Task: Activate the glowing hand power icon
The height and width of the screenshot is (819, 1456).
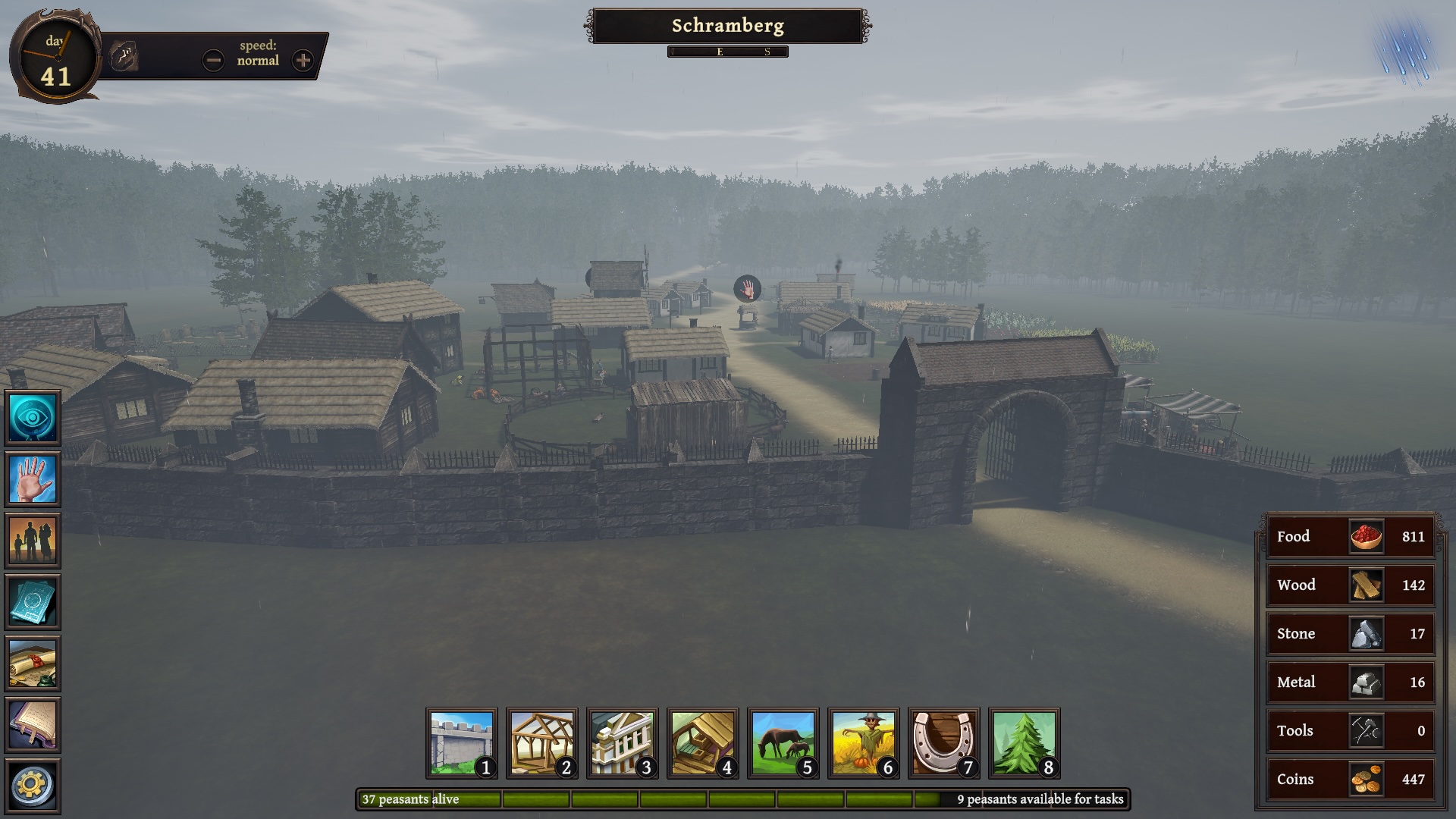Action: (x=33, y=479)
